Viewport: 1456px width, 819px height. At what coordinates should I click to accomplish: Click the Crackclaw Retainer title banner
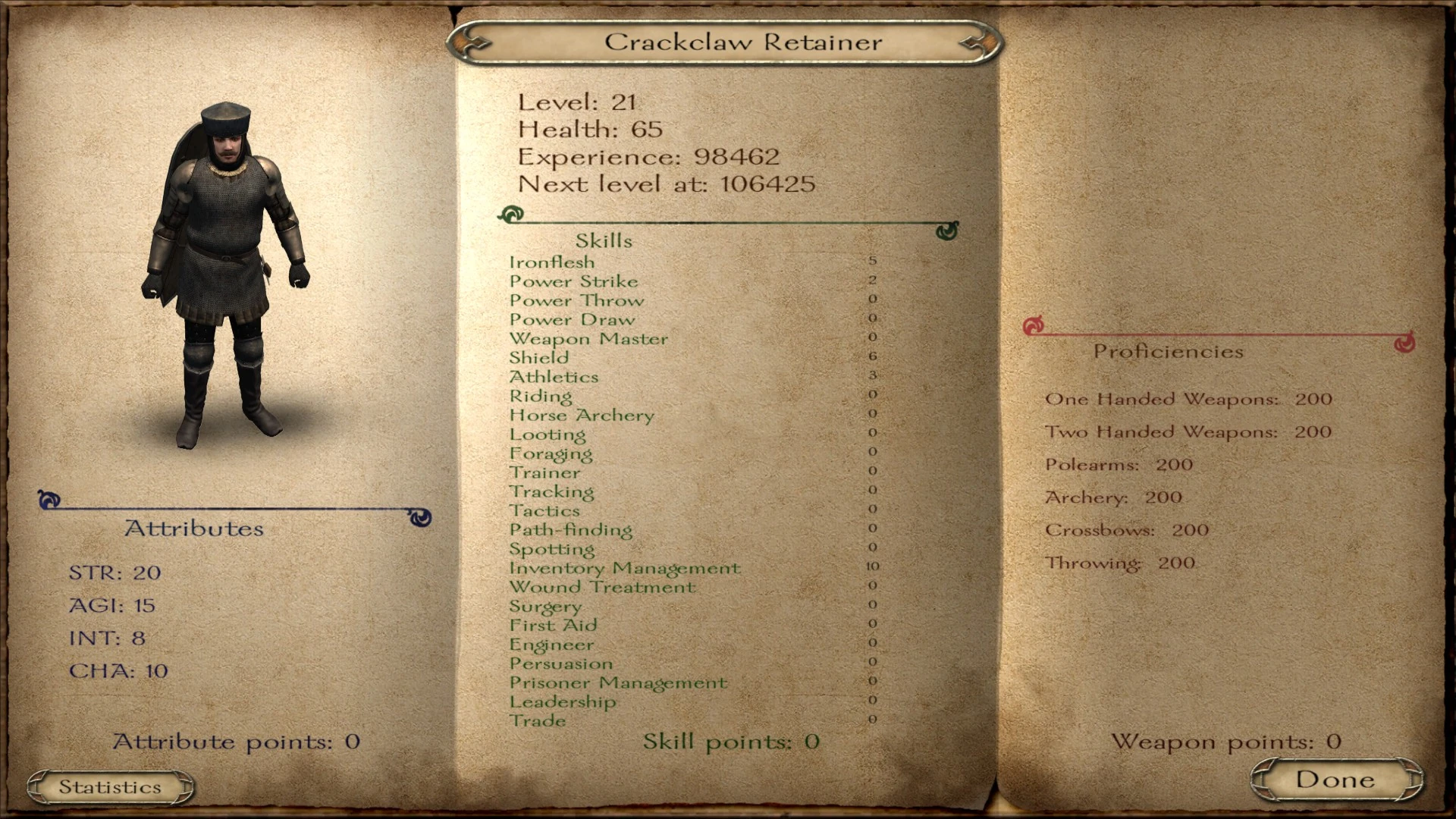point(726,41)
